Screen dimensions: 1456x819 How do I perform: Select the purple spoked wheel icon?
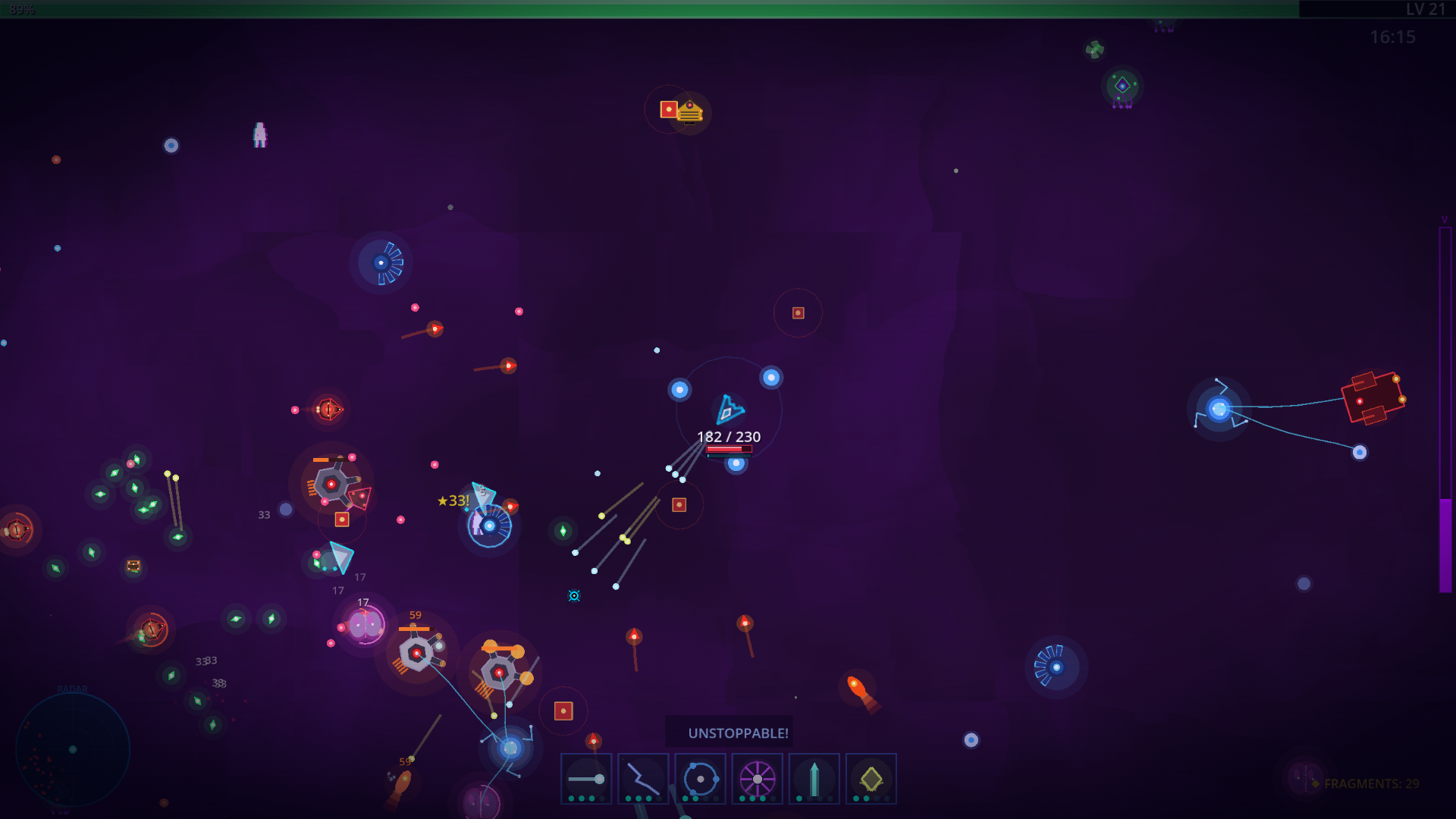click(x=757, y=778)
